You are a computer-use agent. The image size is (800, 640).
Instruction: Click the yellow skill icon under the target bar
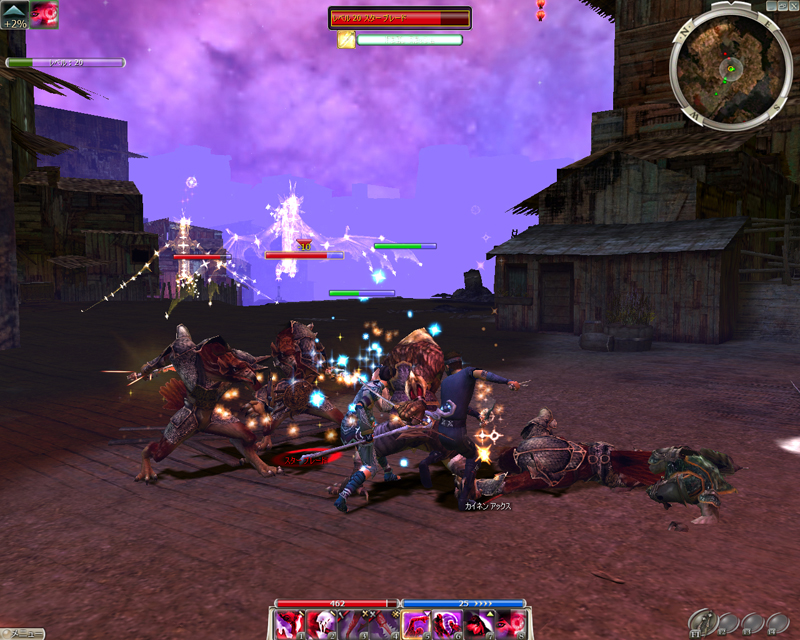tap(346, 40)
